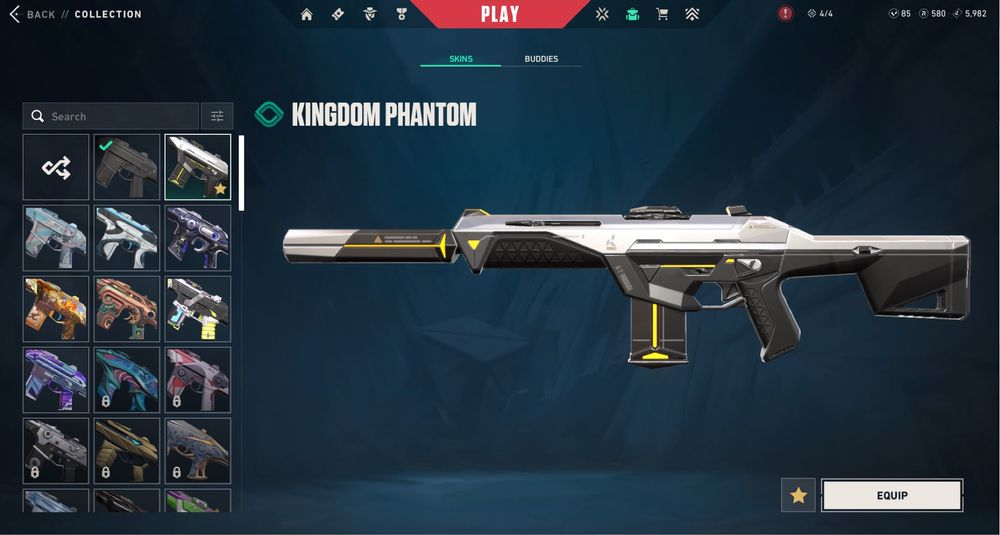Screen dimensions: 1000x535
Task: Choose the equipped default Phantom skin
Action: (127, 167)
